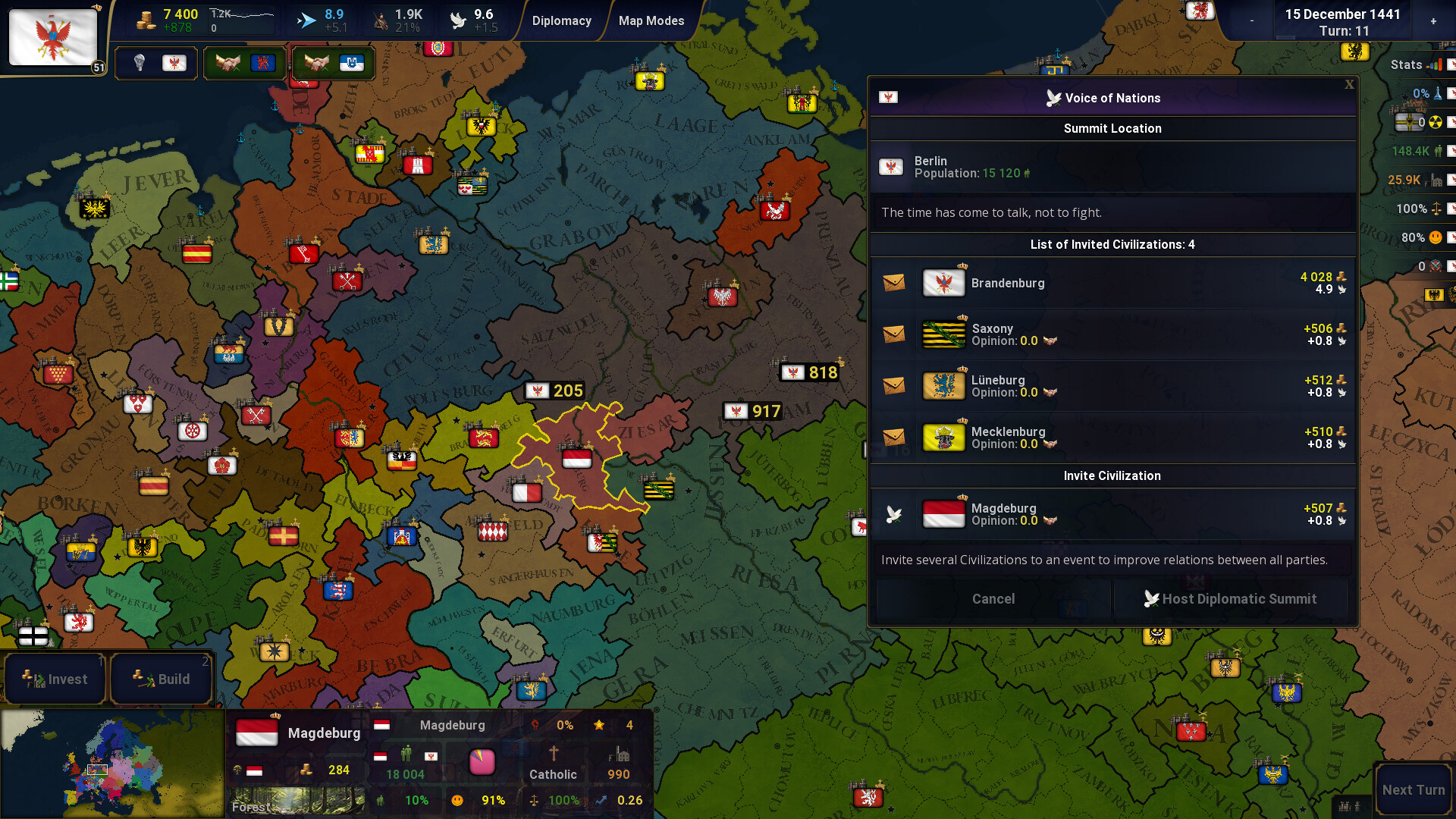Click the Next Turn button
This screenshot has height=819, width=1456.
coord(1412,789)
